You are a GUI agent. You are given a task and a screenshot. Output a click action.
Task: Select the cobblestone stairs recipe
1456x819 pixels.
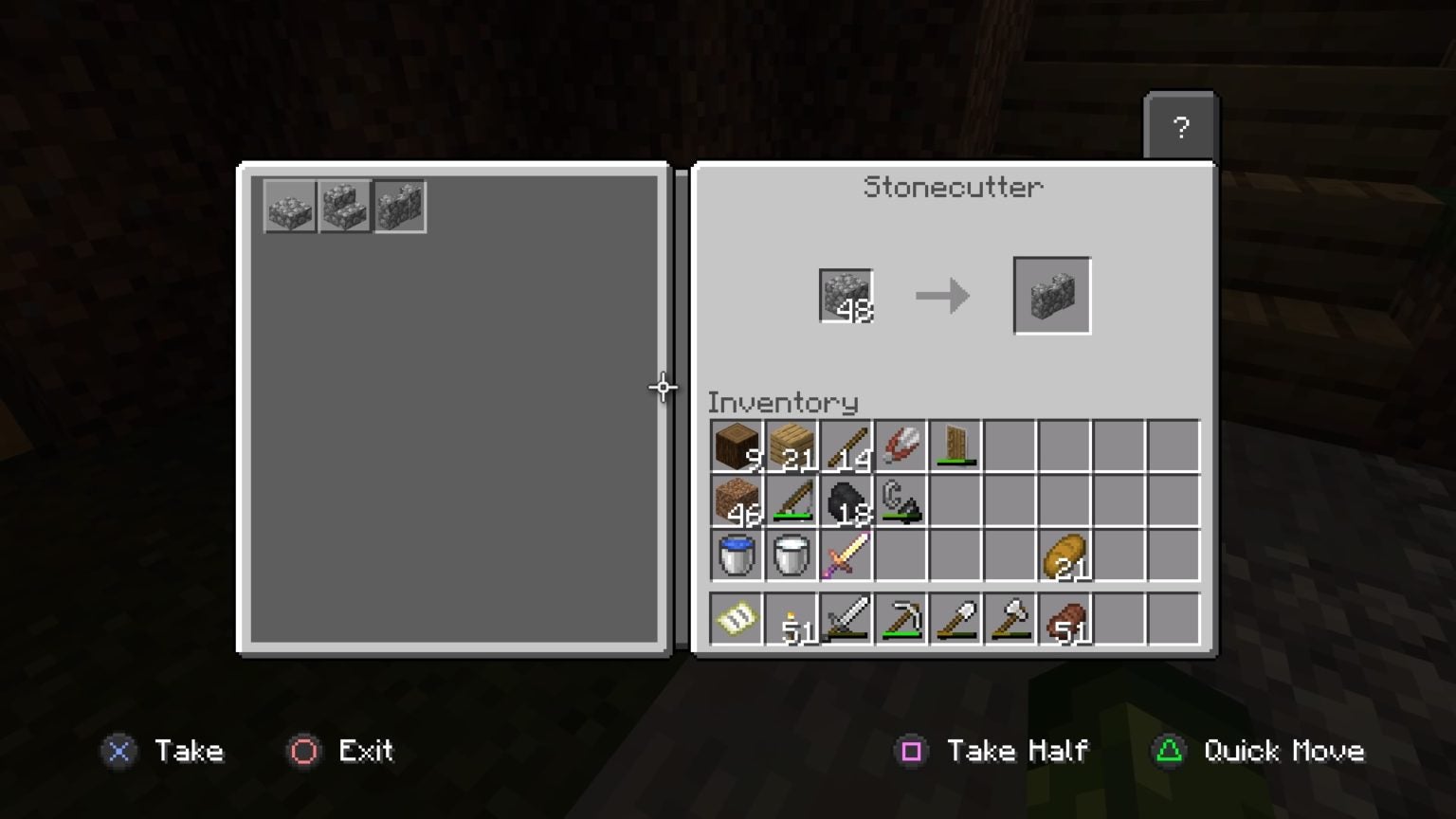pyautogui.click(x=344, y=207)
